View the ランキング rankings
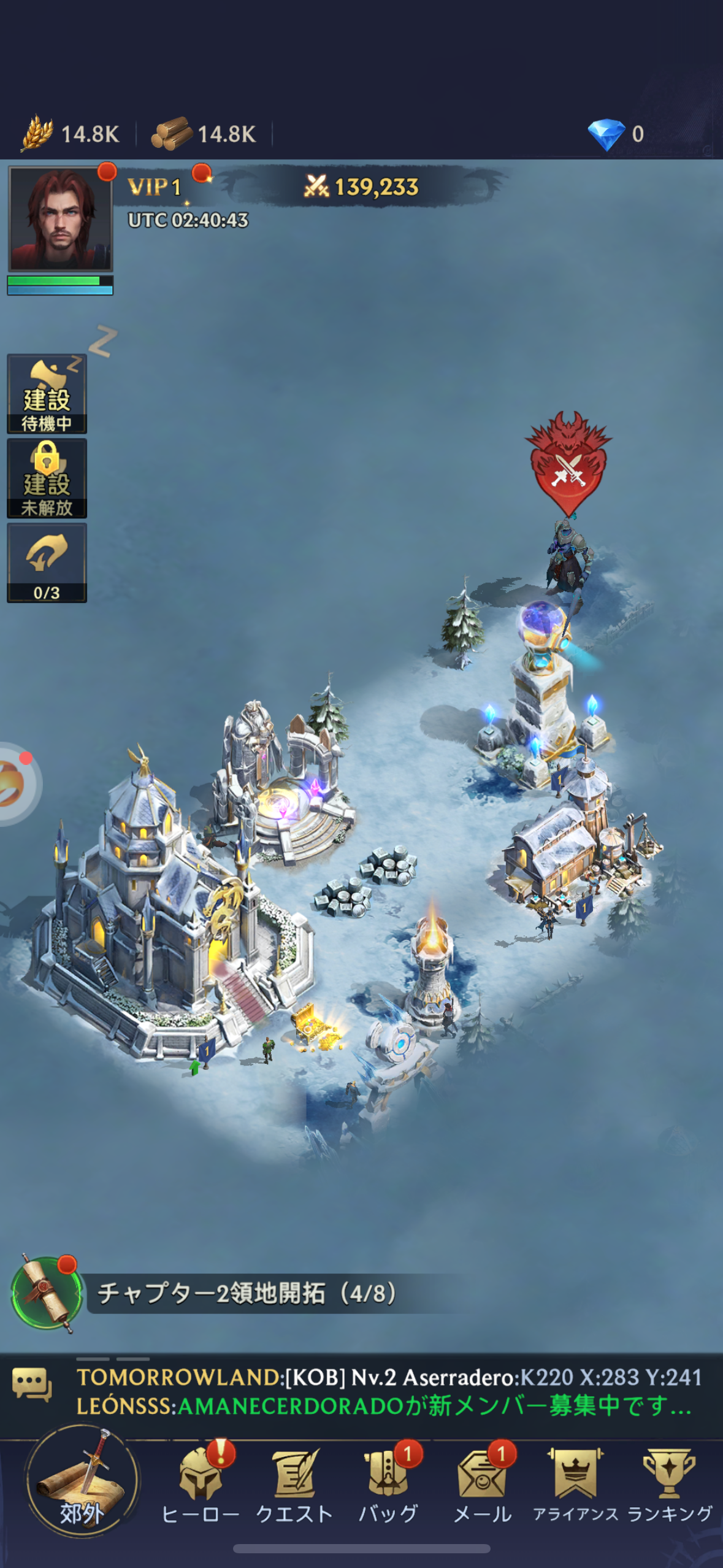This screenshot has width=723, height=1568. [x=670, y=1485]
